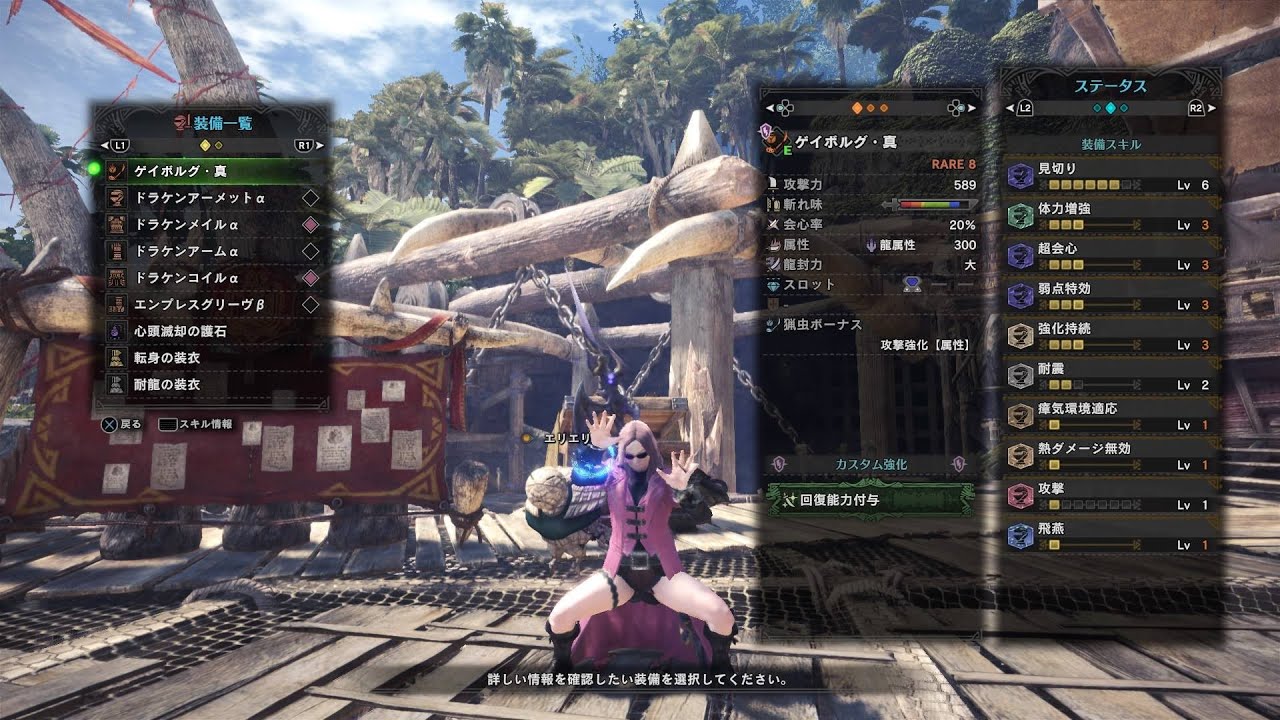Viewport: 1280px width, 720px height.
Task: Pick the ドラケンコイルα waist armor
Action: [210, 277]
